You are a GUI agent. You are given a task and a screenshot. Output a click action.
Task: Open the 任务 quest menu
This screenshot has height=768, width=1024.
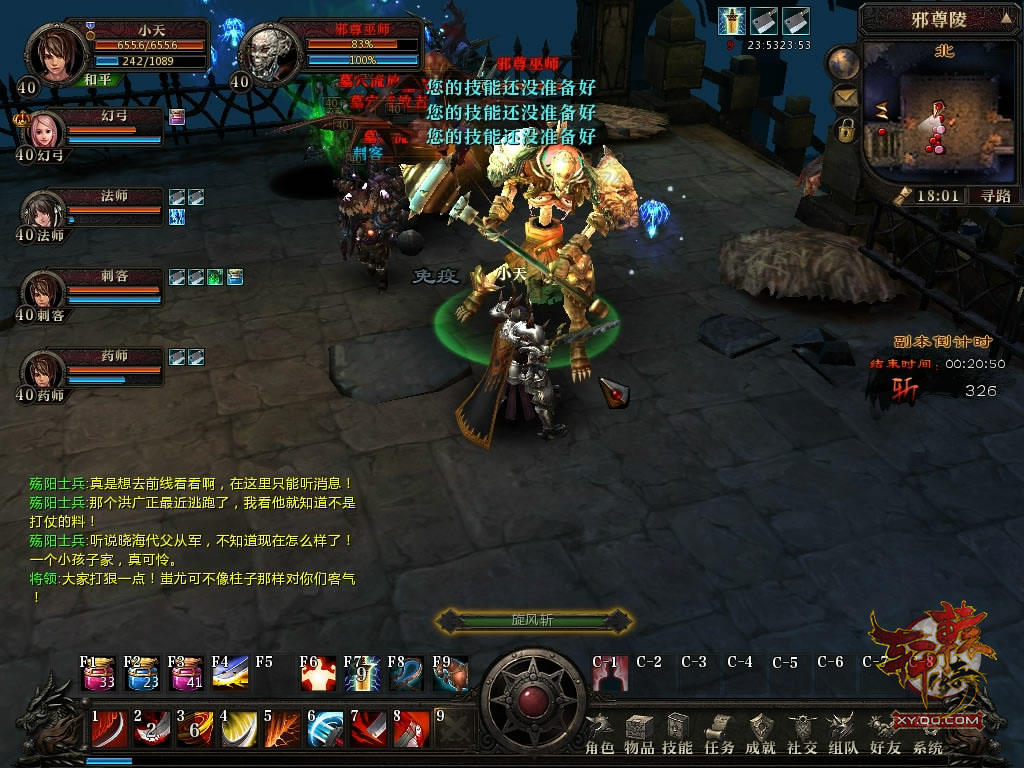tap(718, 733)
